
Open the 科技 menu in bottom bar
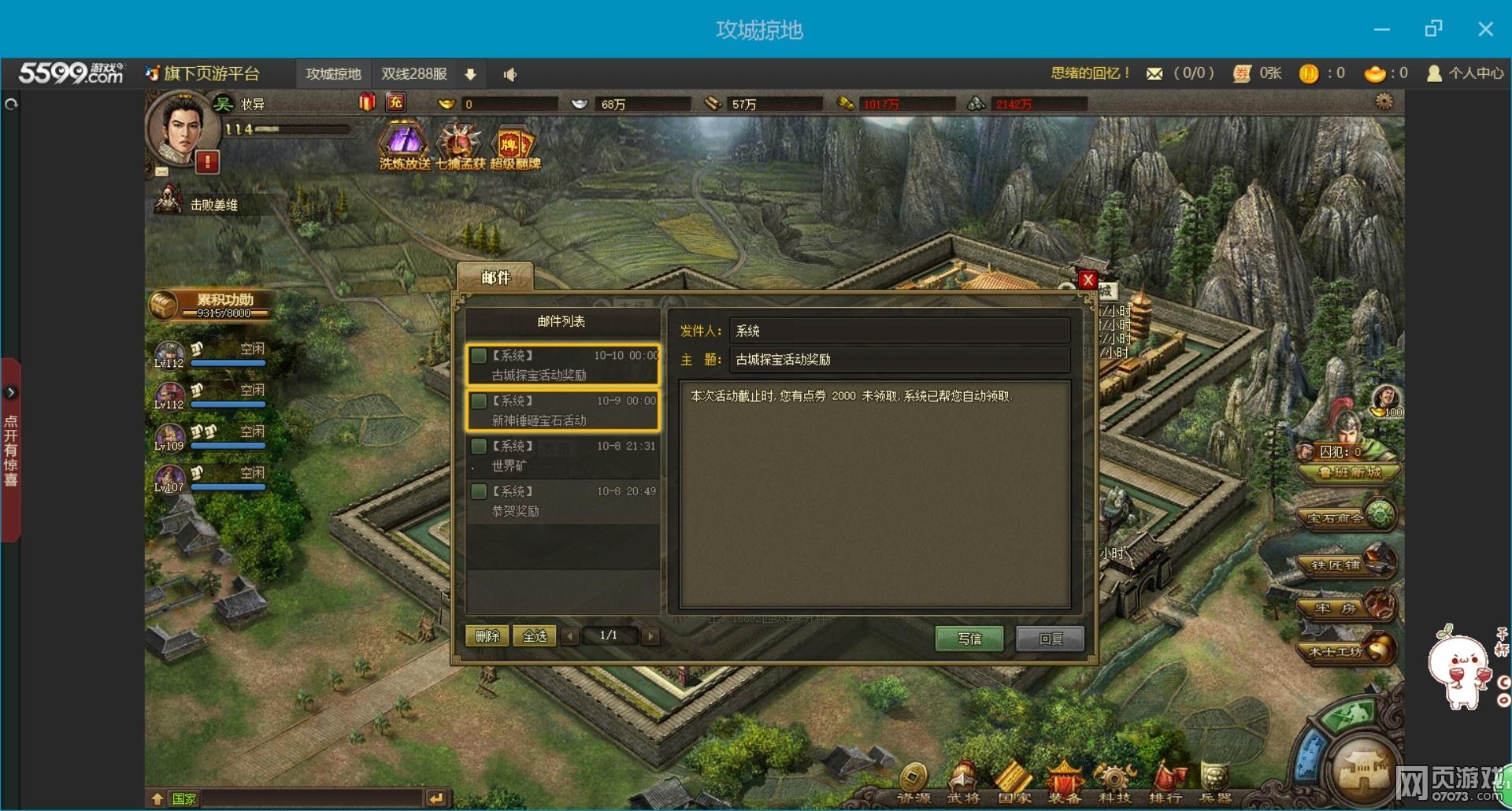coord(1114,783)
